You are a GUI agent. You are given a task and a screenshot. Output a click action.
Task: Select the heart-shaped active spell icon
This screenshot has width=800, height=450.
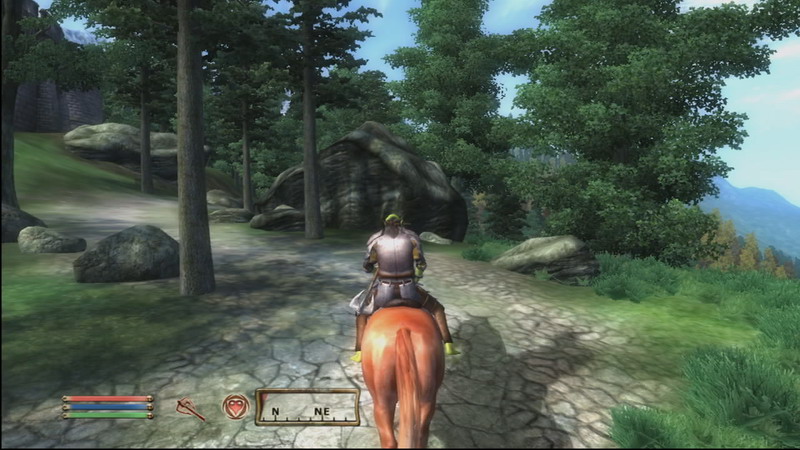[x=236, y=406]
